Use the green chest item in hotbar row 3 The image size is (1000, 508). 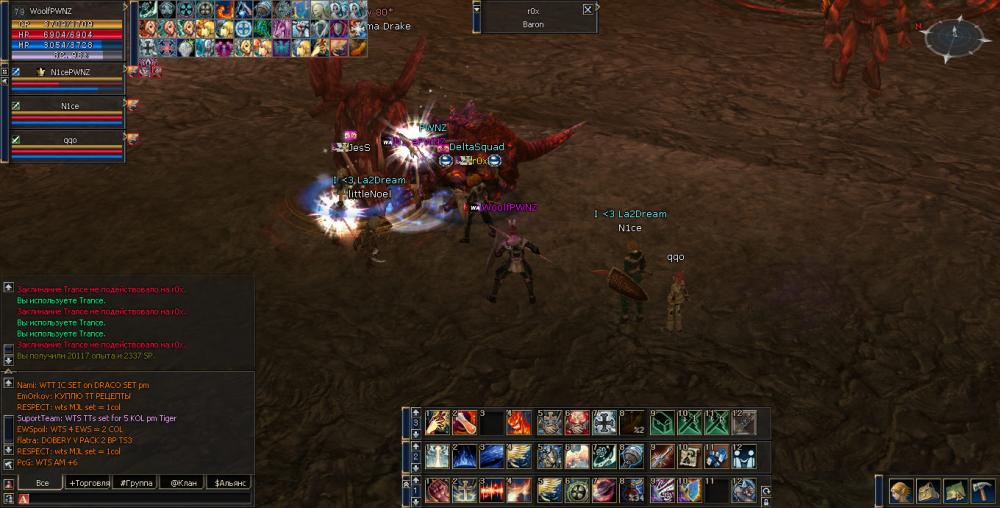(660, 423)
